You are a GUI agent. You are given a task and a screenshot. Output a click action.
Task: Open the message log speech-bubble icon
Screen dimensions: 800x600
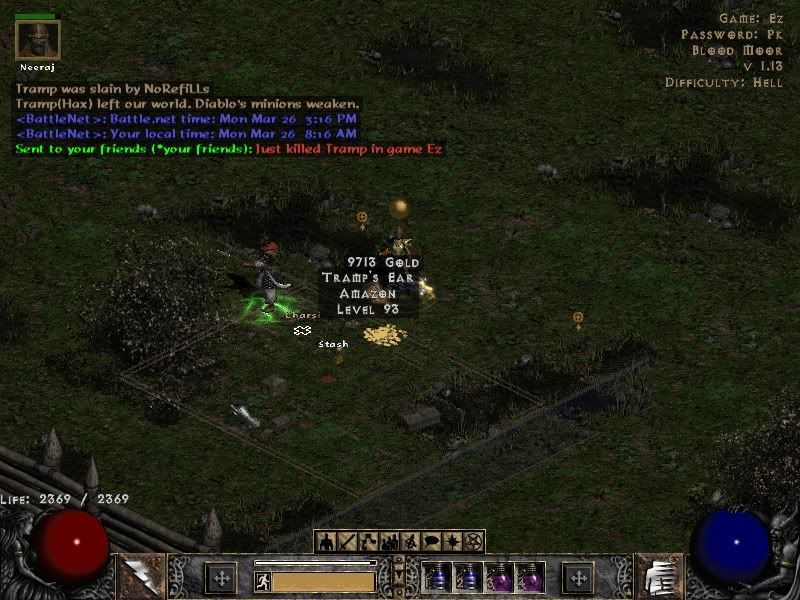click(x=431, y=542)
